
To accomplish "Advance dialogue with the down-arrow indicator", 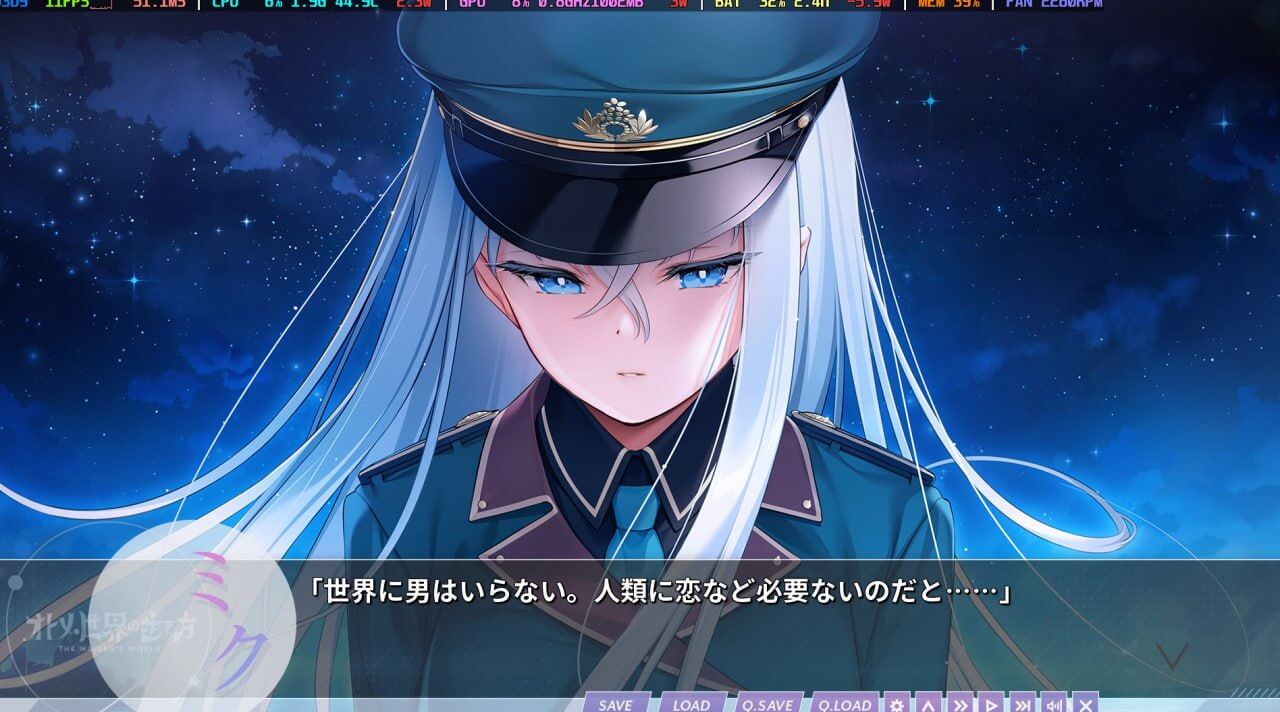I will 1171,656.
